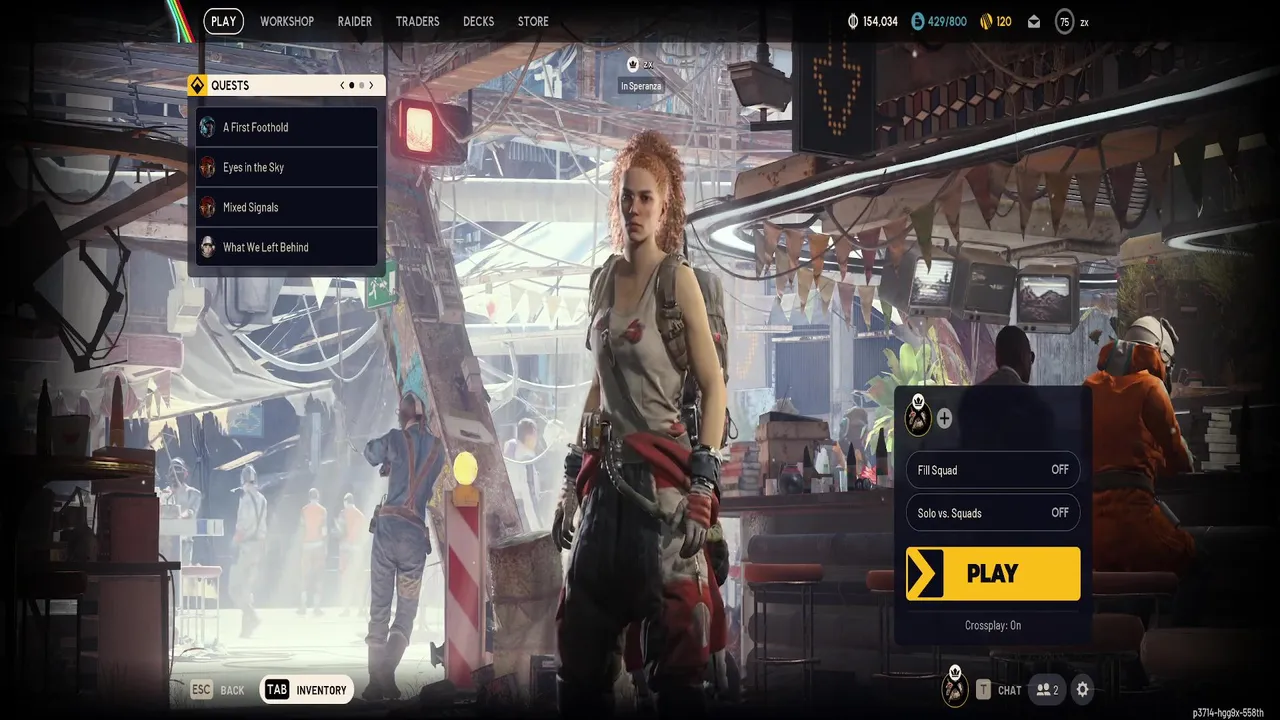Open the mail inbox icon
This screenshot has width=1280, height=720.
coord(1034,22)
